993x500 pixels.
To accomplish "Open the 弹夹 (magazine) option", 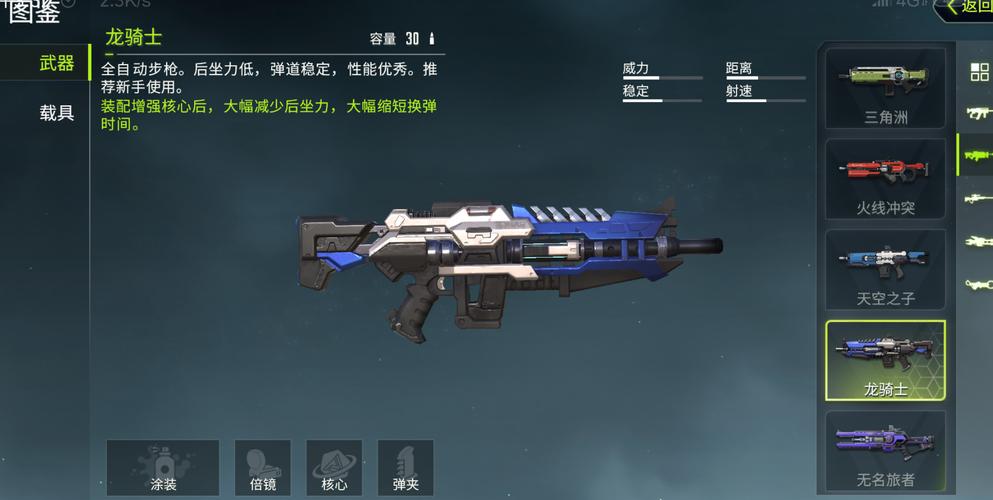I will [405, 468].
